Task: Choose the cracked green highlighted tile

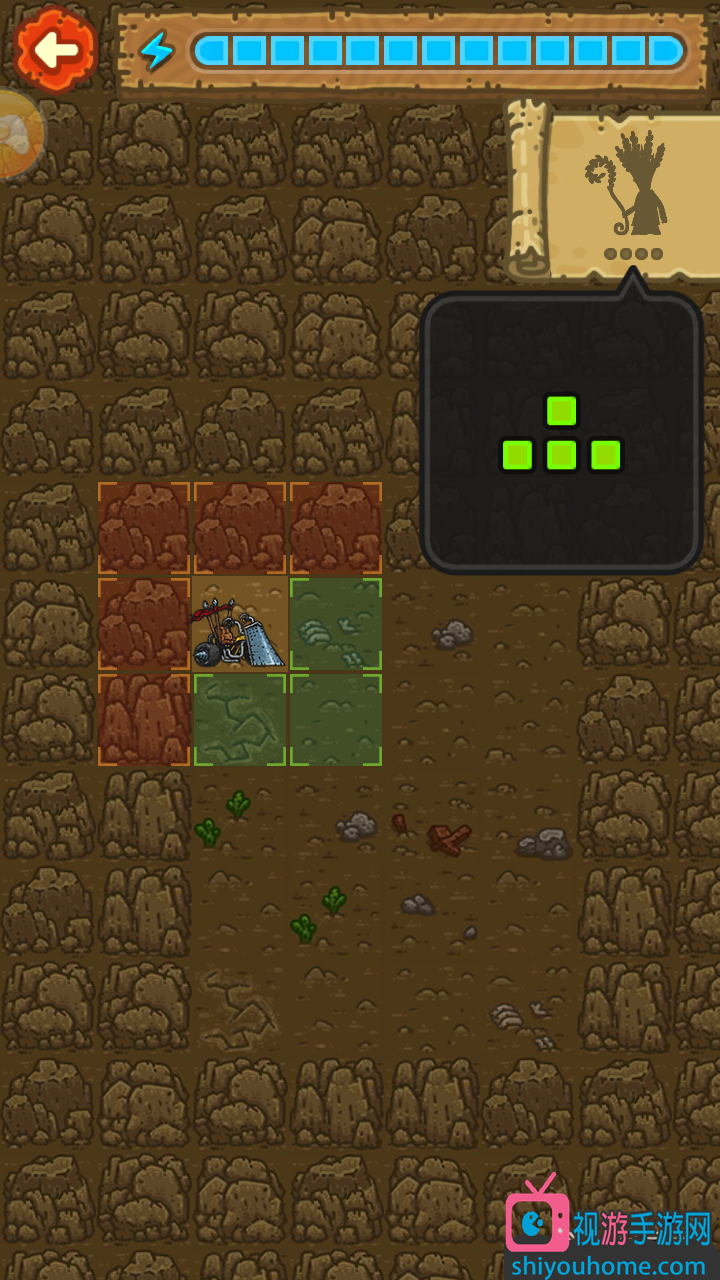Action: 239,720
